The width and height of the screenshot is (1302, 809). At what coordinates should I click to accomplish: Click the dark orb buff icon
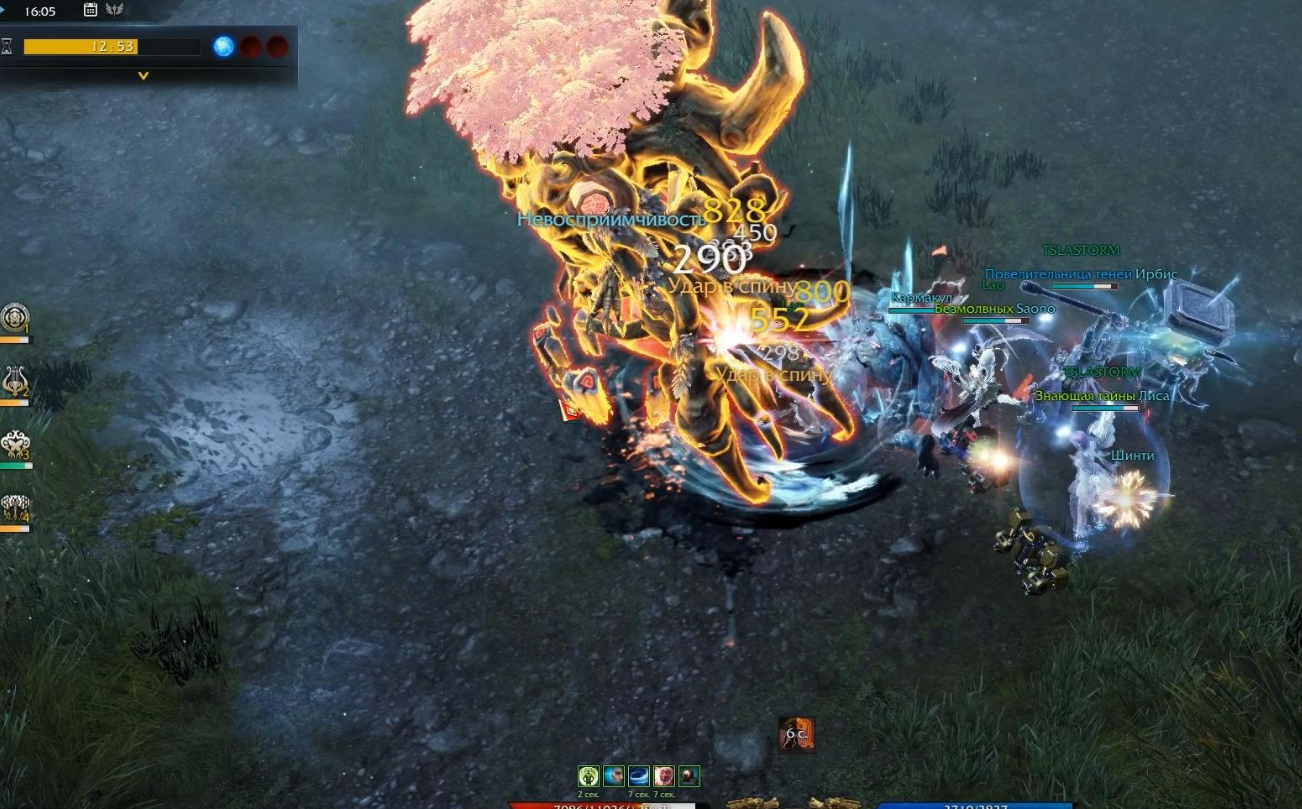pos(688,776)
